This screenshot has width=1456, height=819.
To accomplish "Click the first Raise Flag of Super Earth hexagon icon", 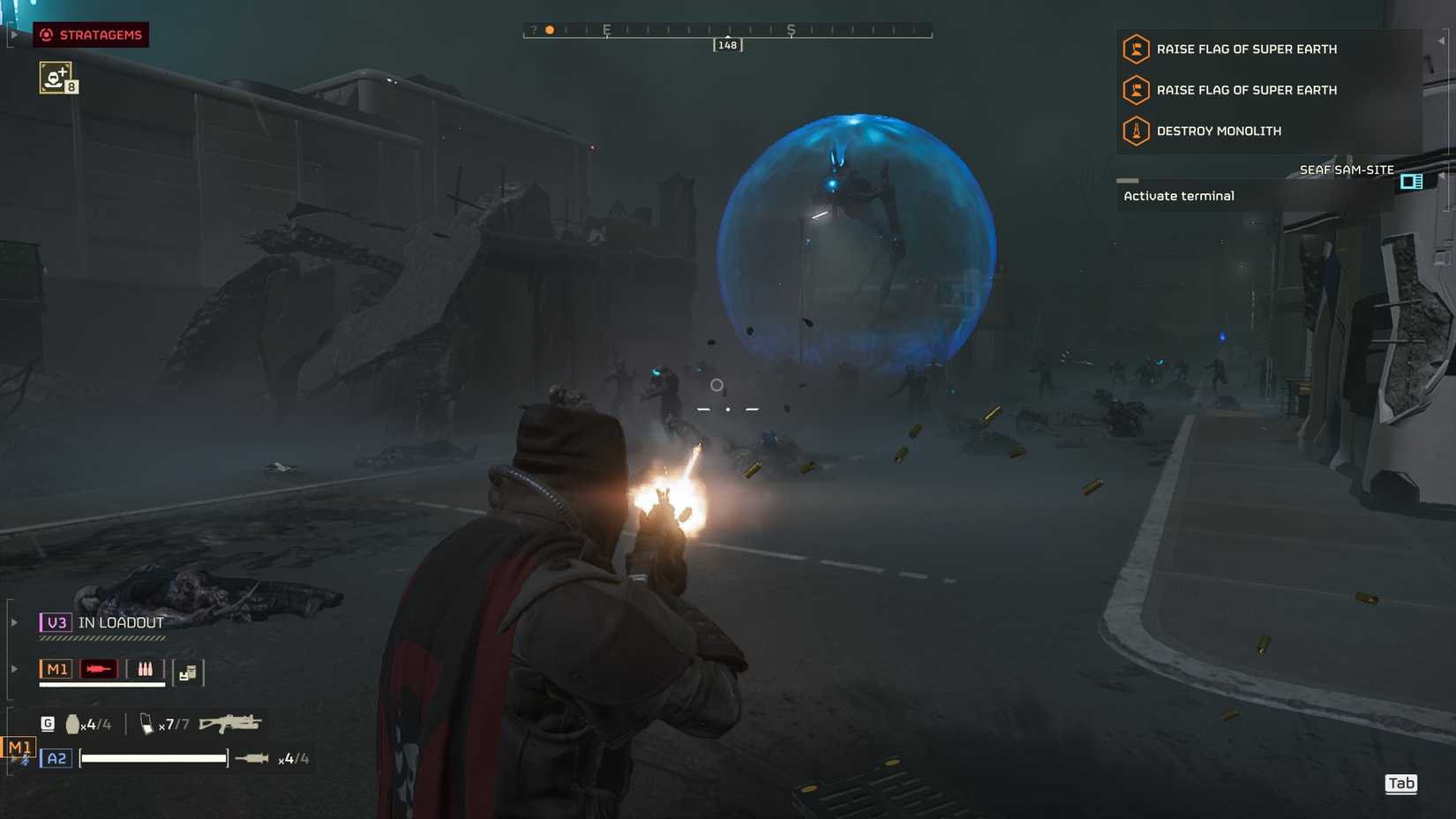I will [x=1136, y=50].
